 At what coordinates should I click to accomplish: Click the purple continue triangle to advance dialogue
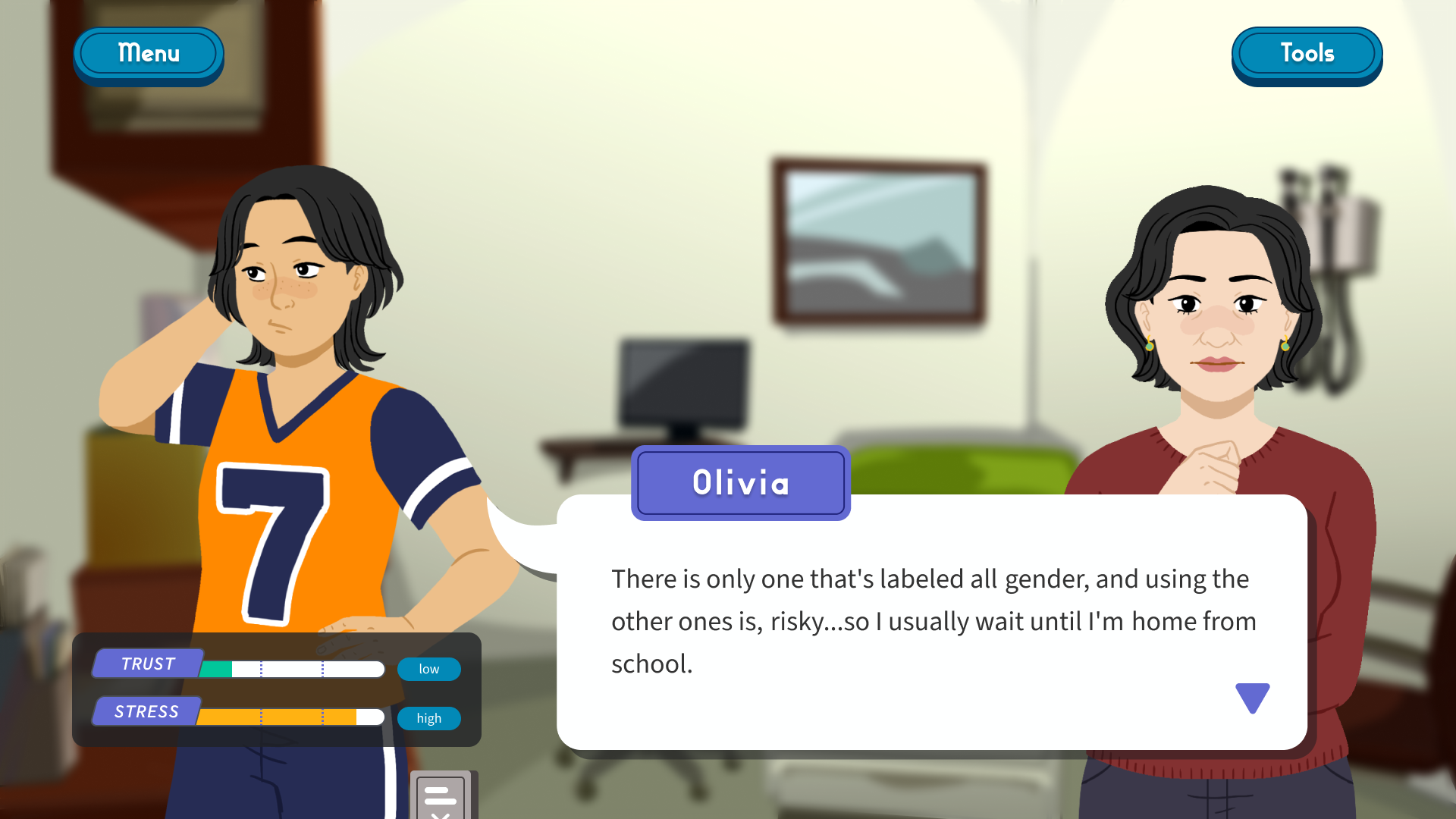[x=1251, y=697]
